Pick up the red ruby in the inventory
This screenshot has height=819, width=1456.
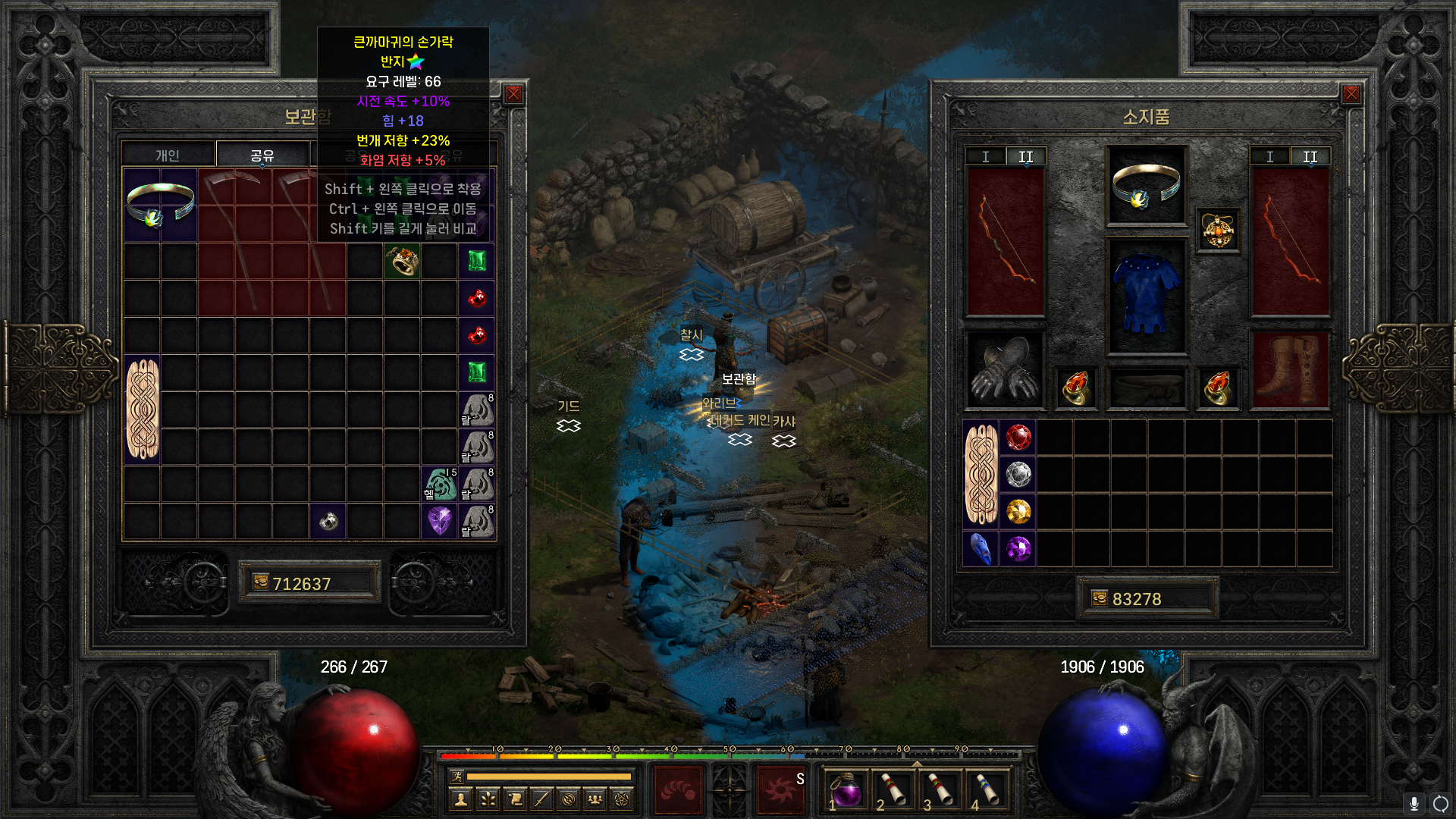click(1018, 438)
